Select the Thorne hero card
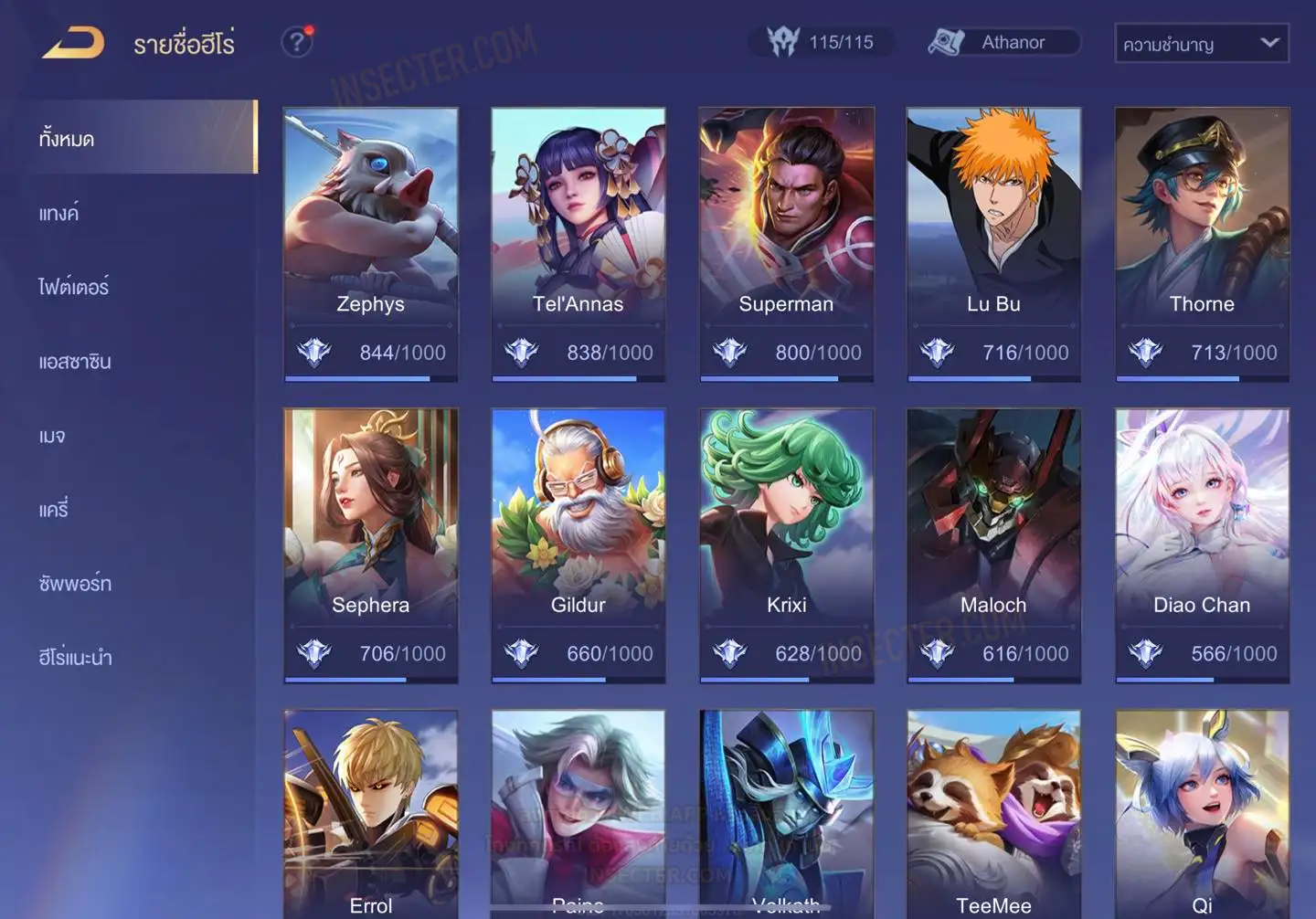Viewport: 1316px width, 919px height. tap(1202, 244)
